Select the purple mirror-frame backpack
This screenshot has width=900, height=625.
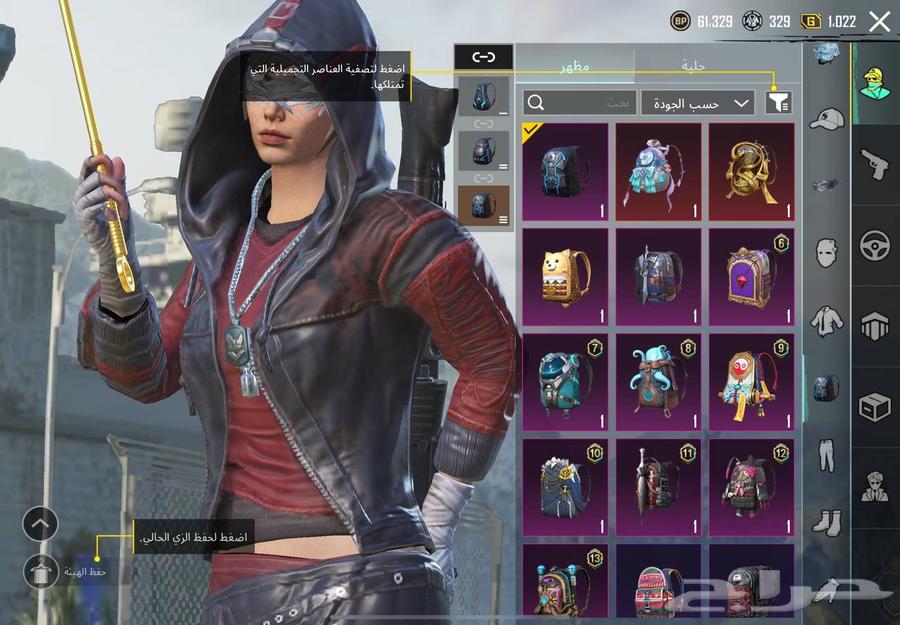(752, 277)
